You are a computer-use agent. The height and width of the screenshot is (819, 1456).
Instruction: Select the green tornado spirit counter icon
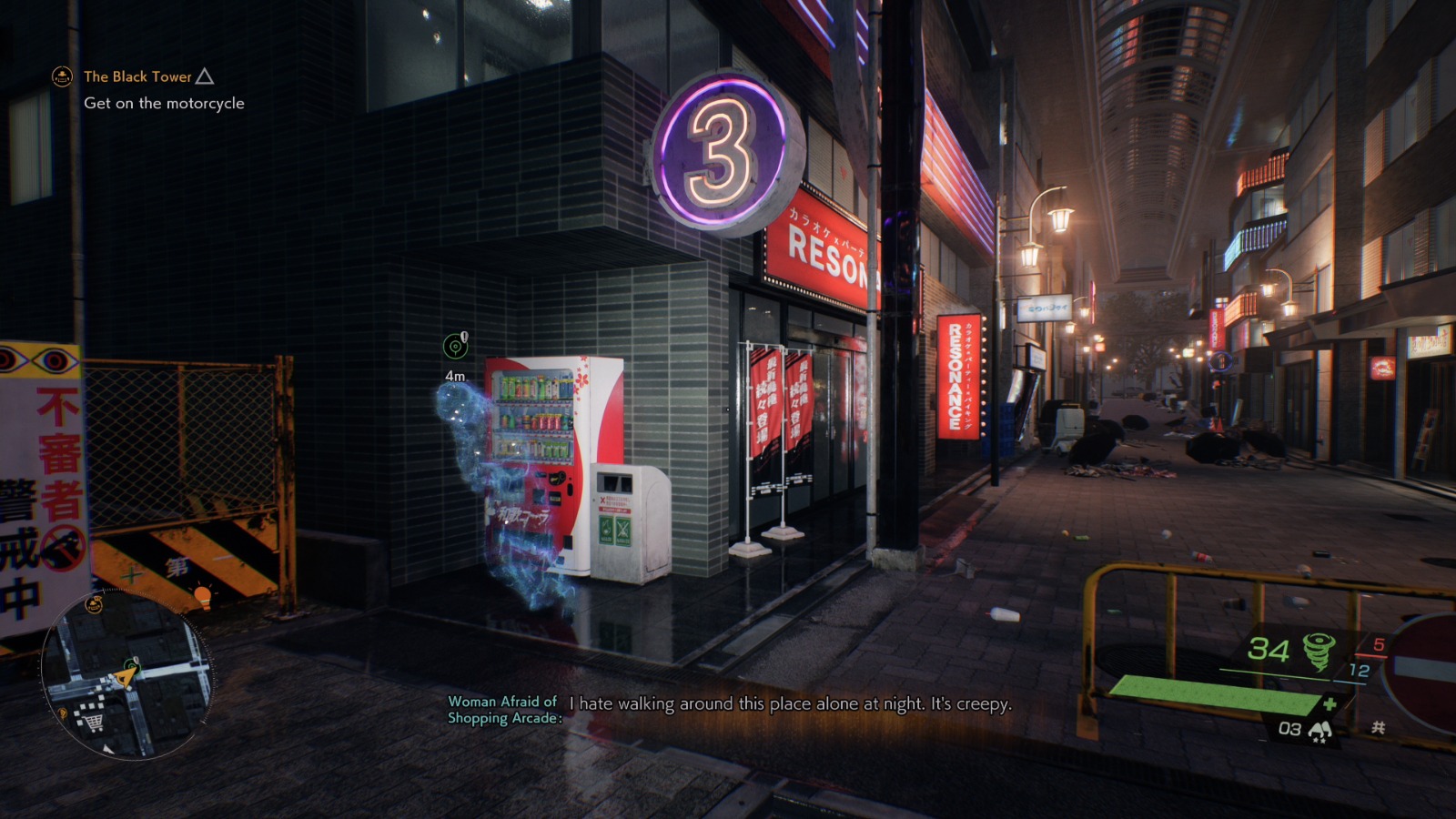tap(1319, 650)
